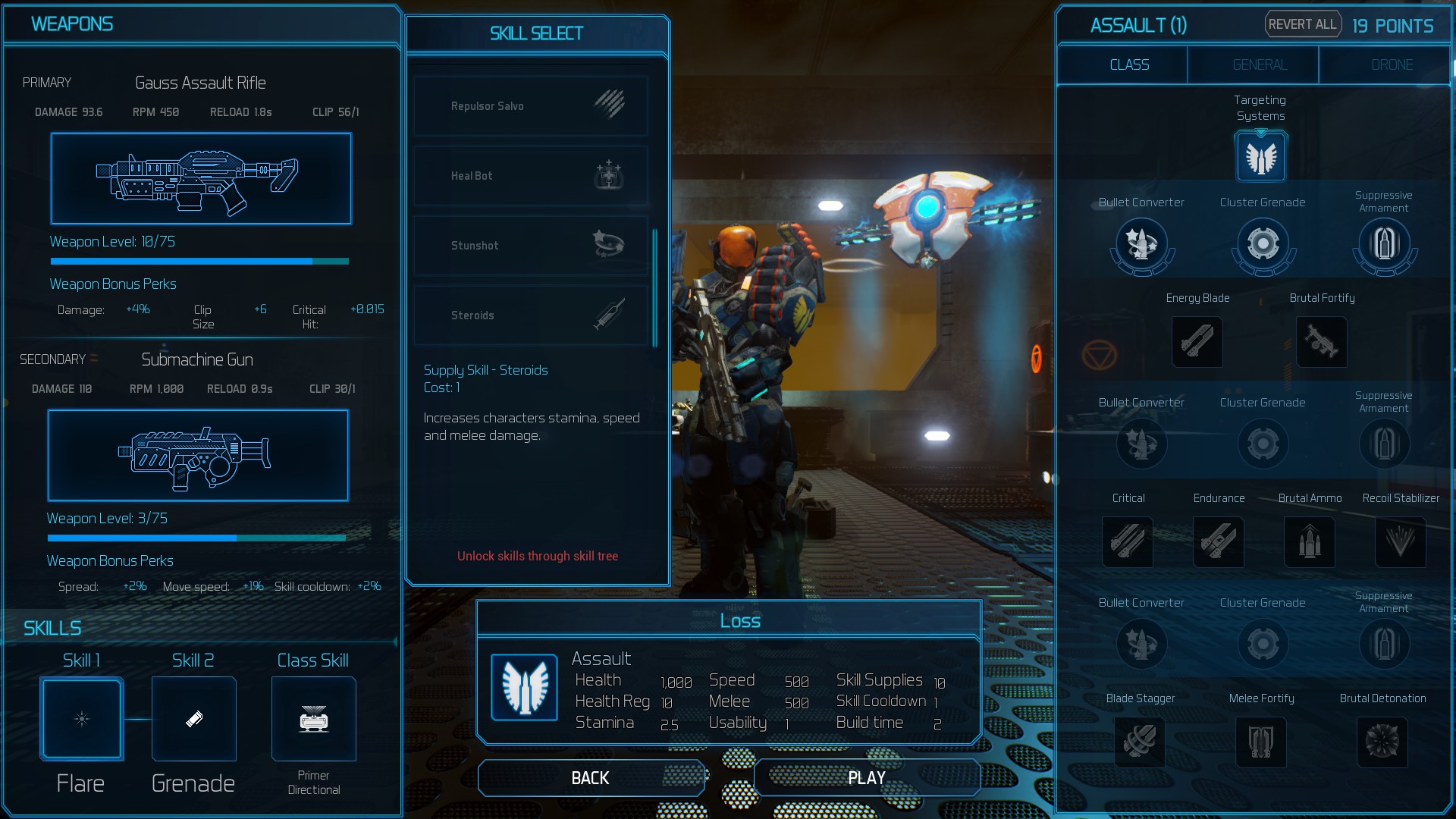Revert all skill points
The height and width of the screenshot is (819, 1456).
(1302, 24)
